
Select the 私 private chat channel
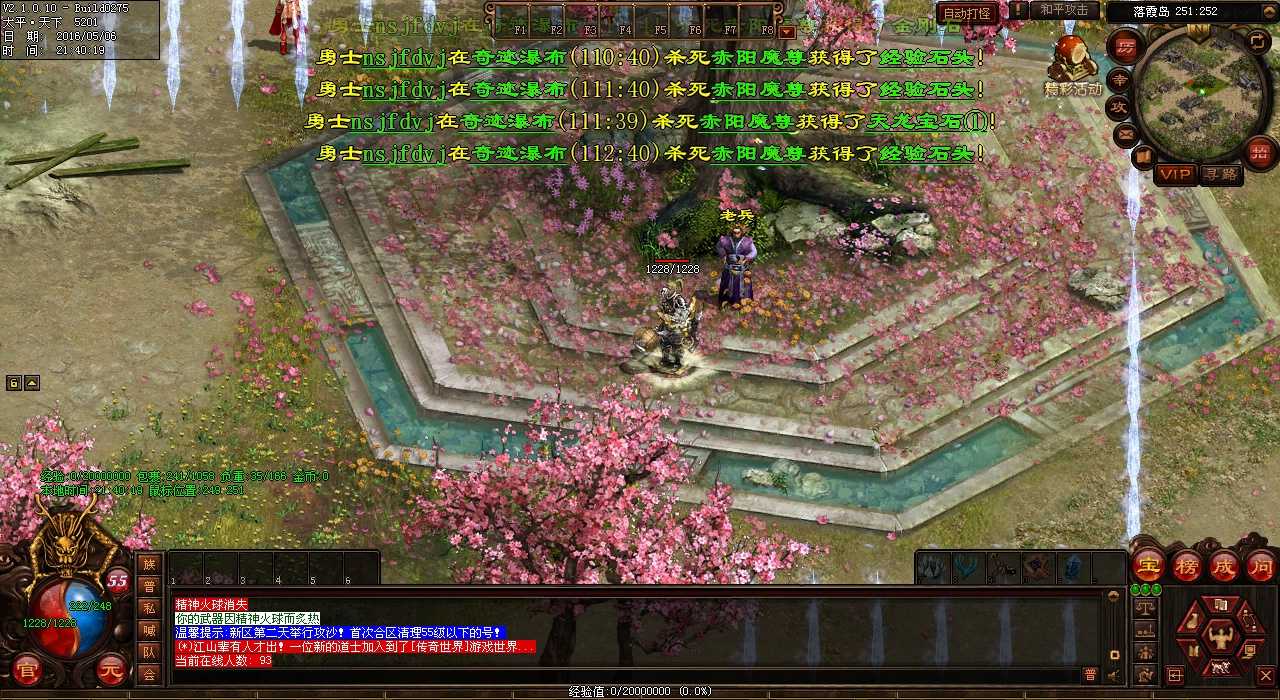(149, 608)
